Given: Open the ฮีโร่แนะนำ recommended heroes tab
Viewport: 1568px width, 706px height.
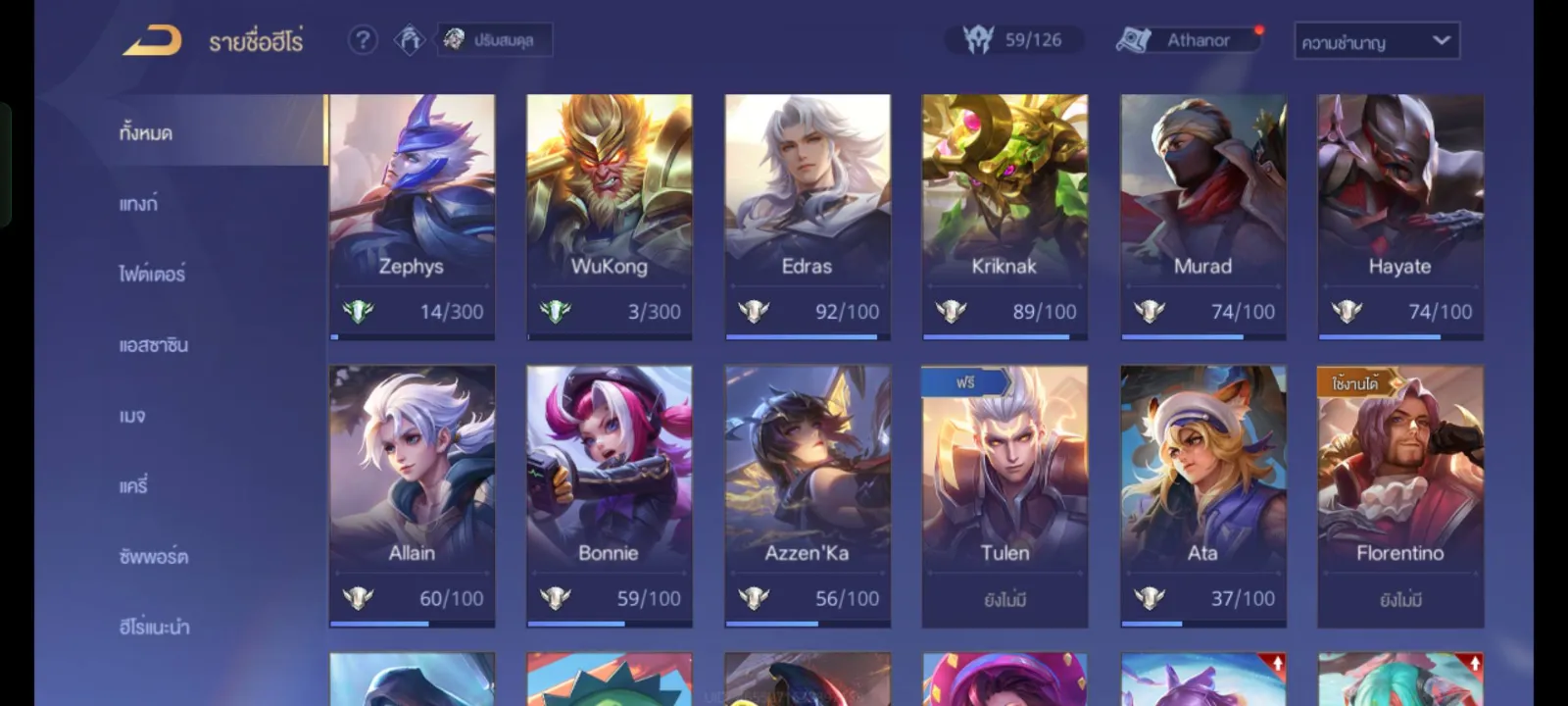Looking at the screenshot, I should point(155,627).
